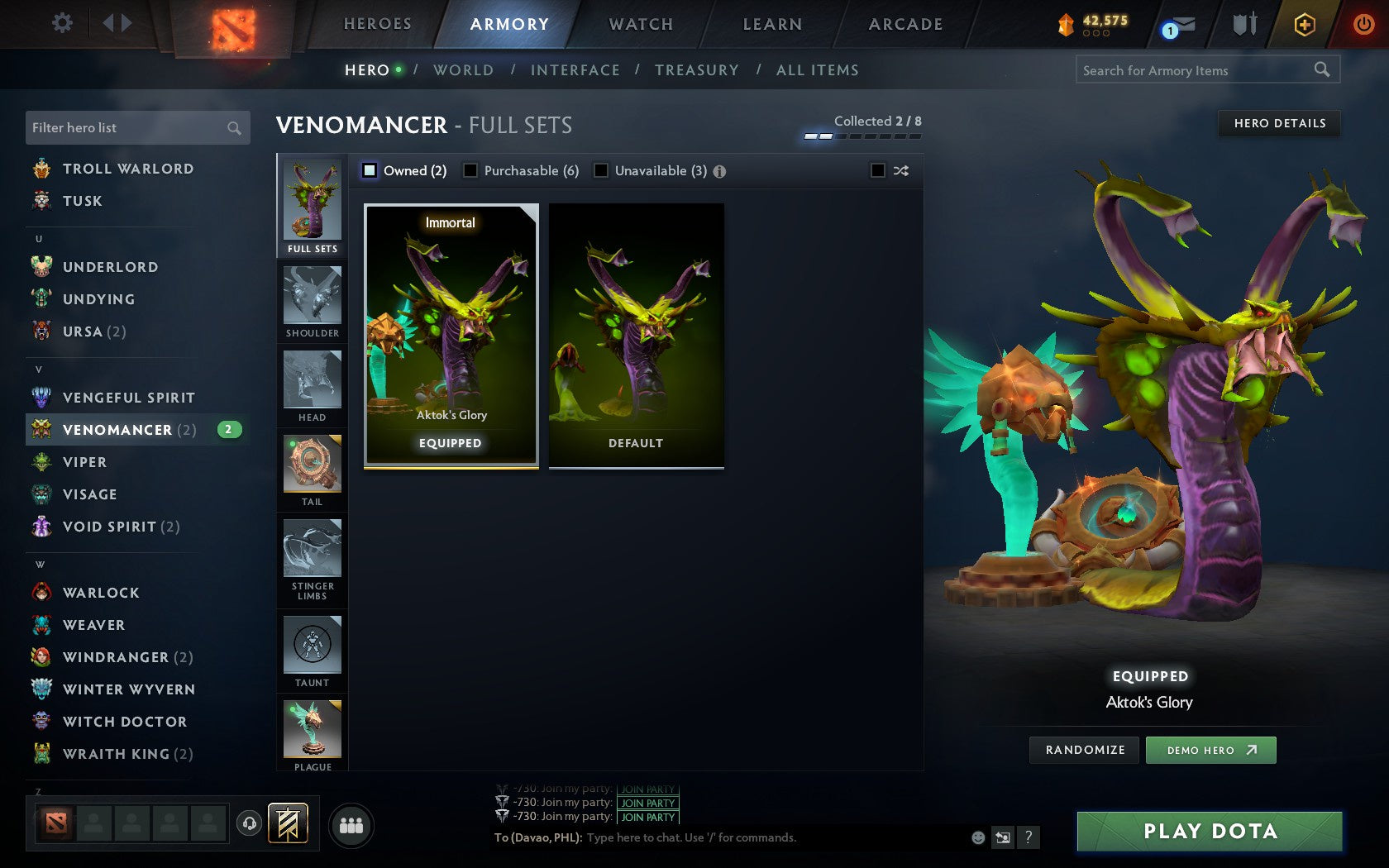Check the Purchasable filter checkbox

[x=471, y=170]
